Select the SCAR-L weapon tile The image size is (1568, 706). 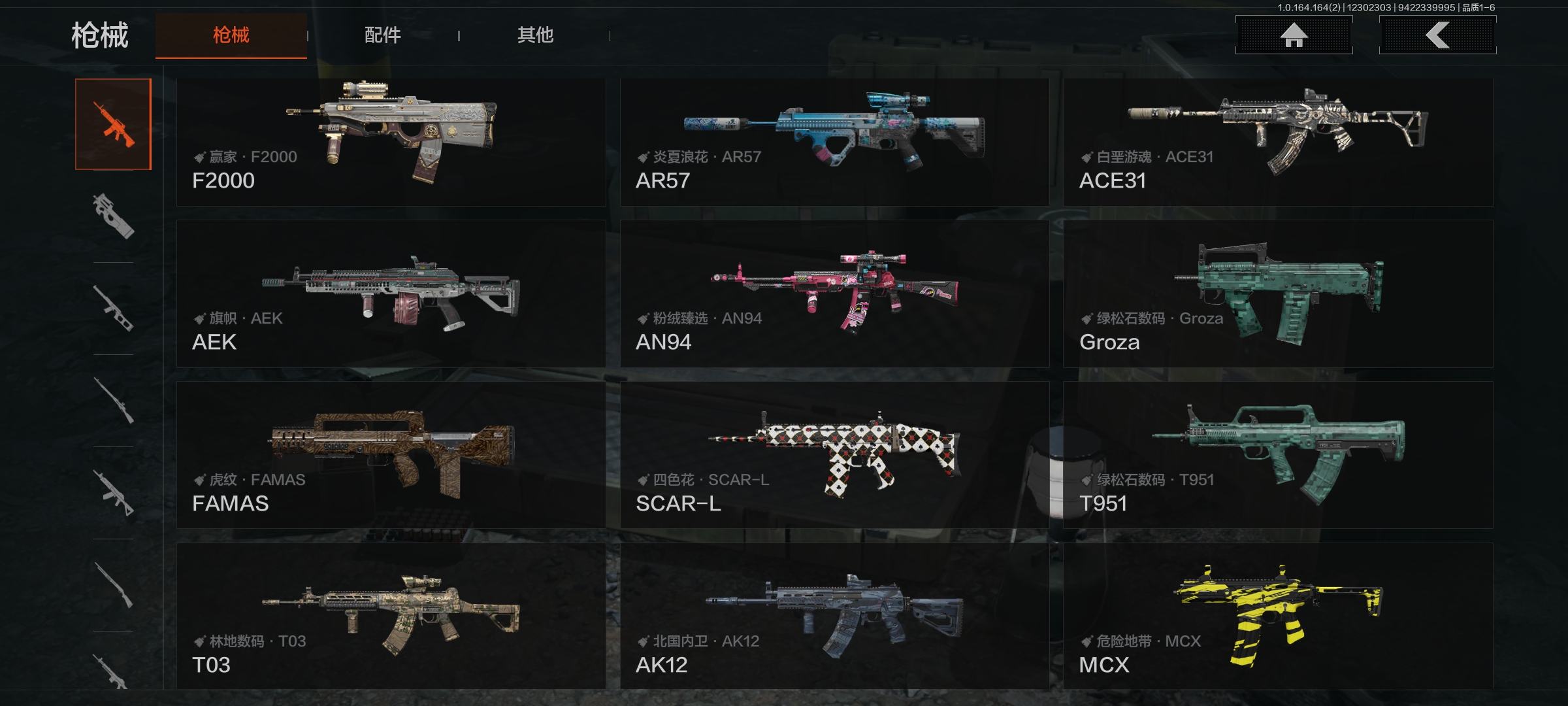click(x=834, y=455)
